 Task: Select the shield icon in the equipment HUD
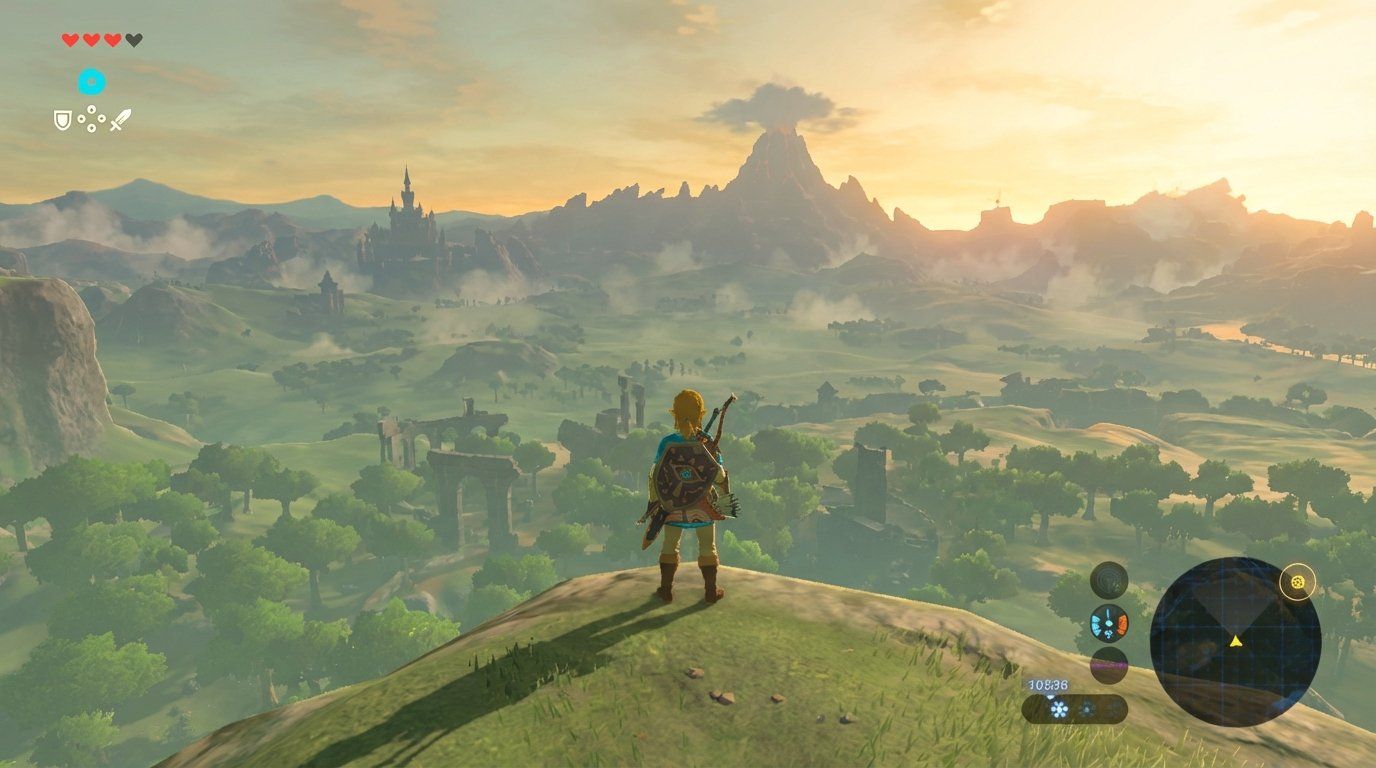click(62, 120)
